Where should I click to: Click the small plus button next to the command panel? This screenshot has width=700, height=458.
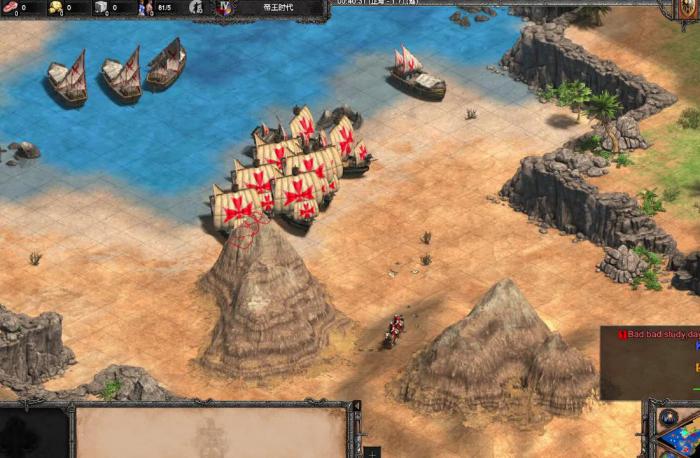coord(372,452)
